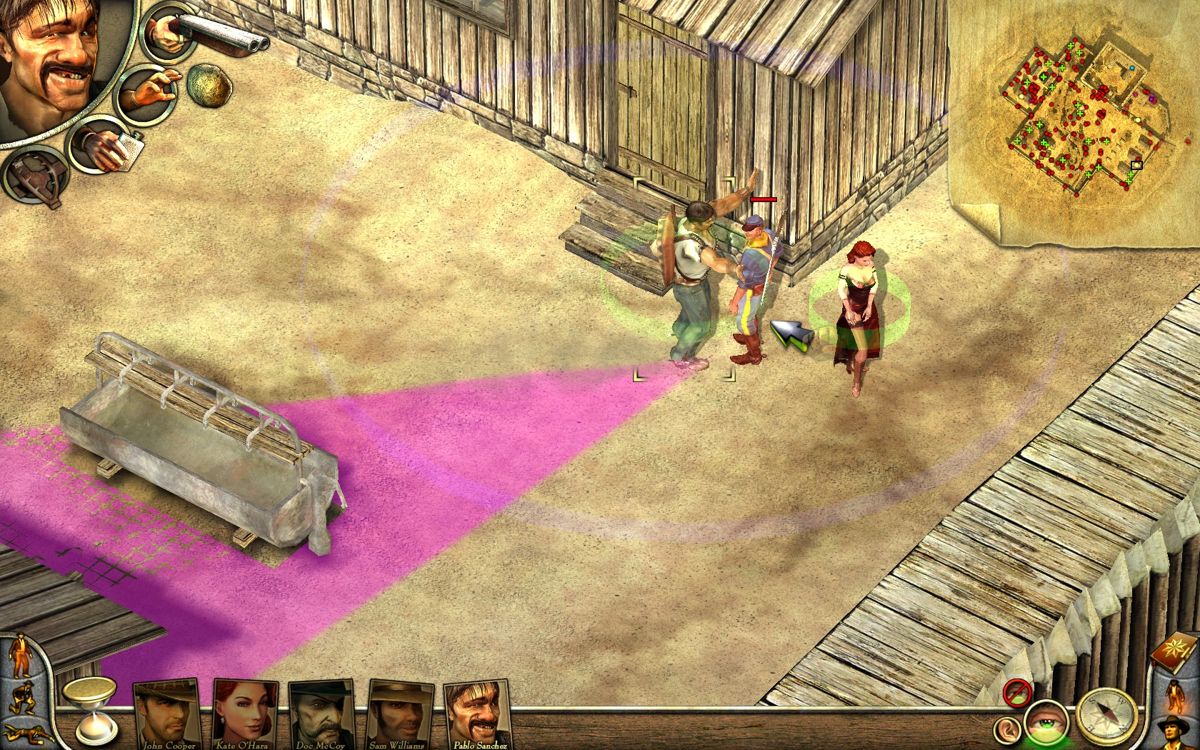Select Sam Williams from the roster

pos(400,714)
